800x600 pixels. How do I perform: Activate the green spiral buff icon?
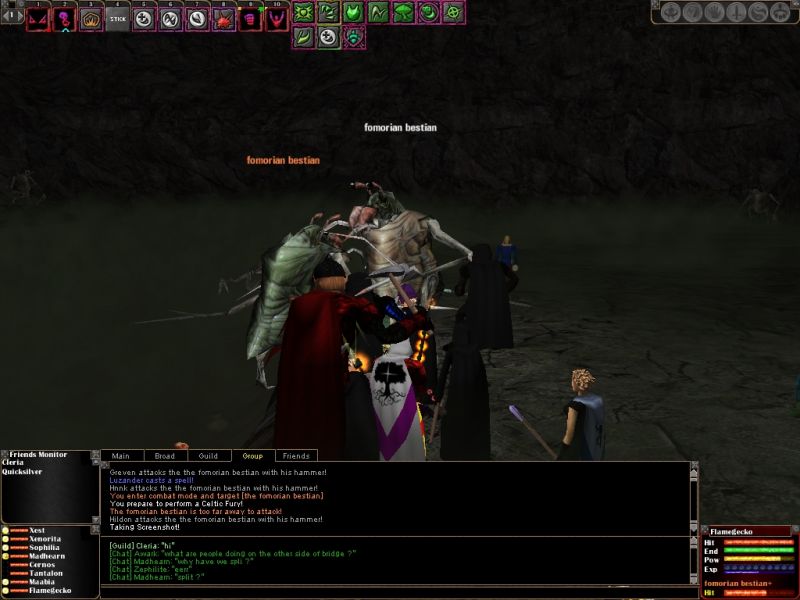(x=429, y=13)
